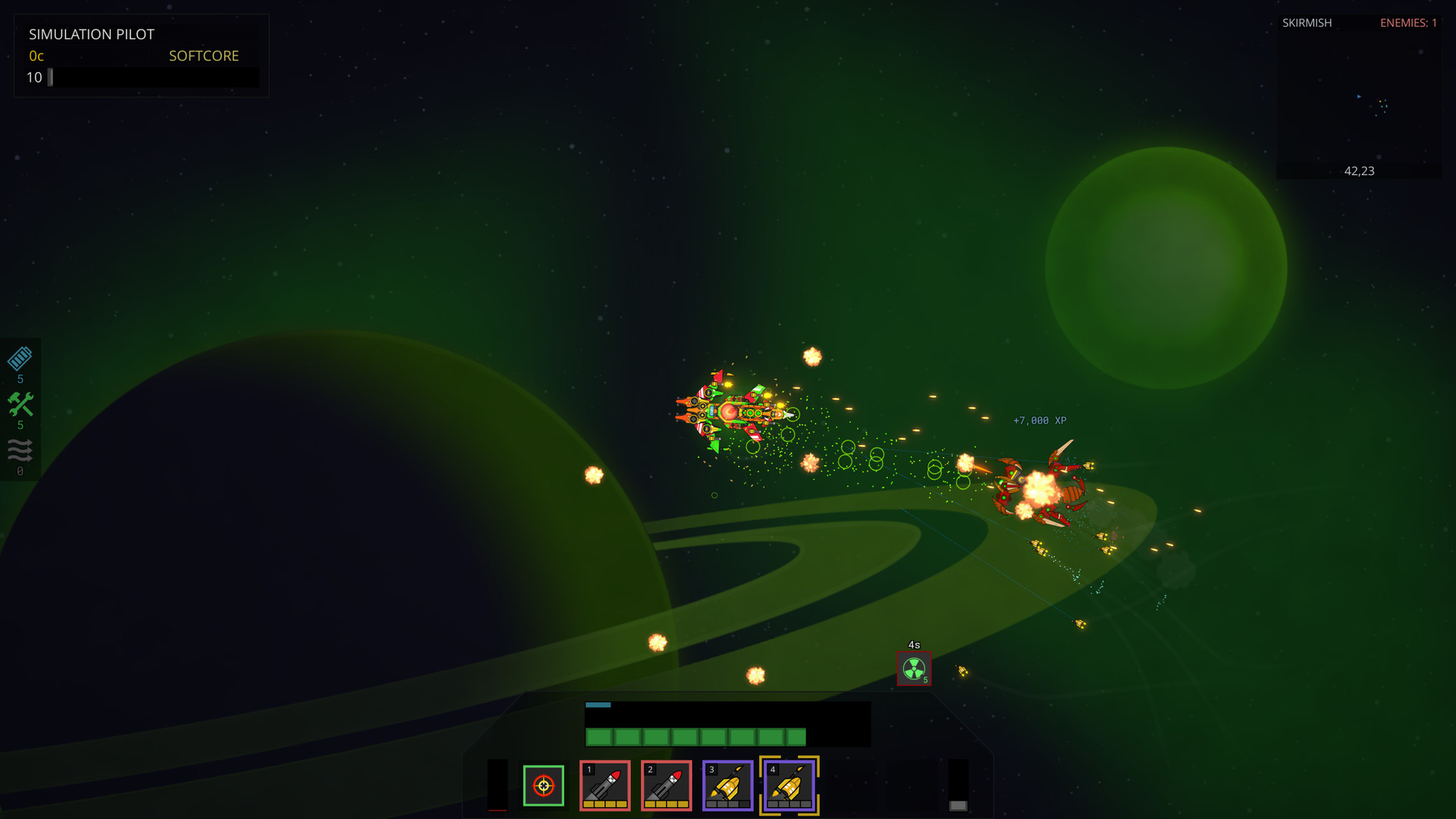Open the SIMULATION PILOT profile panel
This screenshot has height=819, width=1456.
(x=92, y=34)
